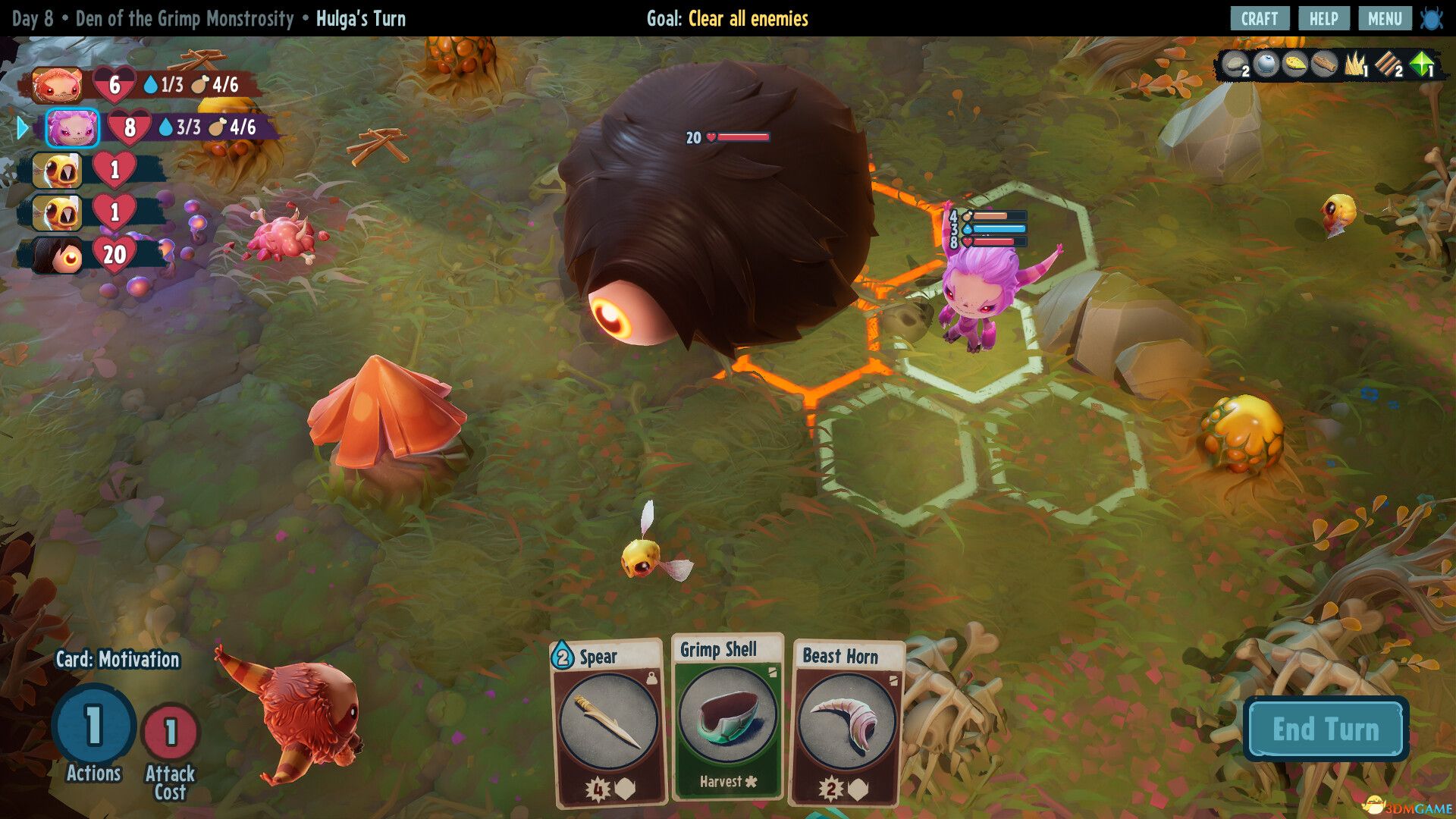The height and width of the screenshot is (819, 1456).
Task: Click the wooden sticks resource icon
Action: (x=1389, y=65)
